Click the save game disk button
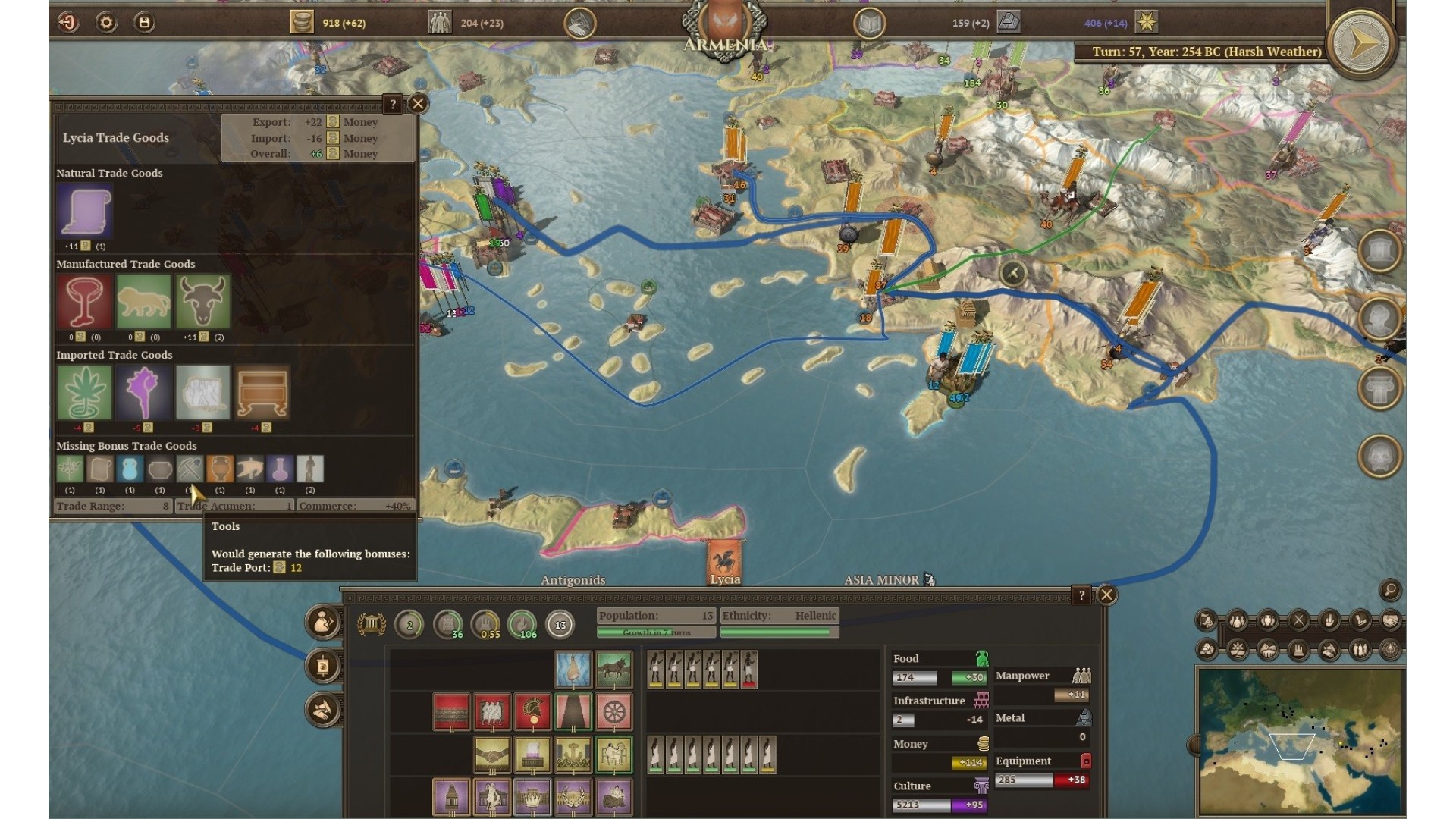Image resolution: width=1456 pixels, height=819 pixels. 144,23
